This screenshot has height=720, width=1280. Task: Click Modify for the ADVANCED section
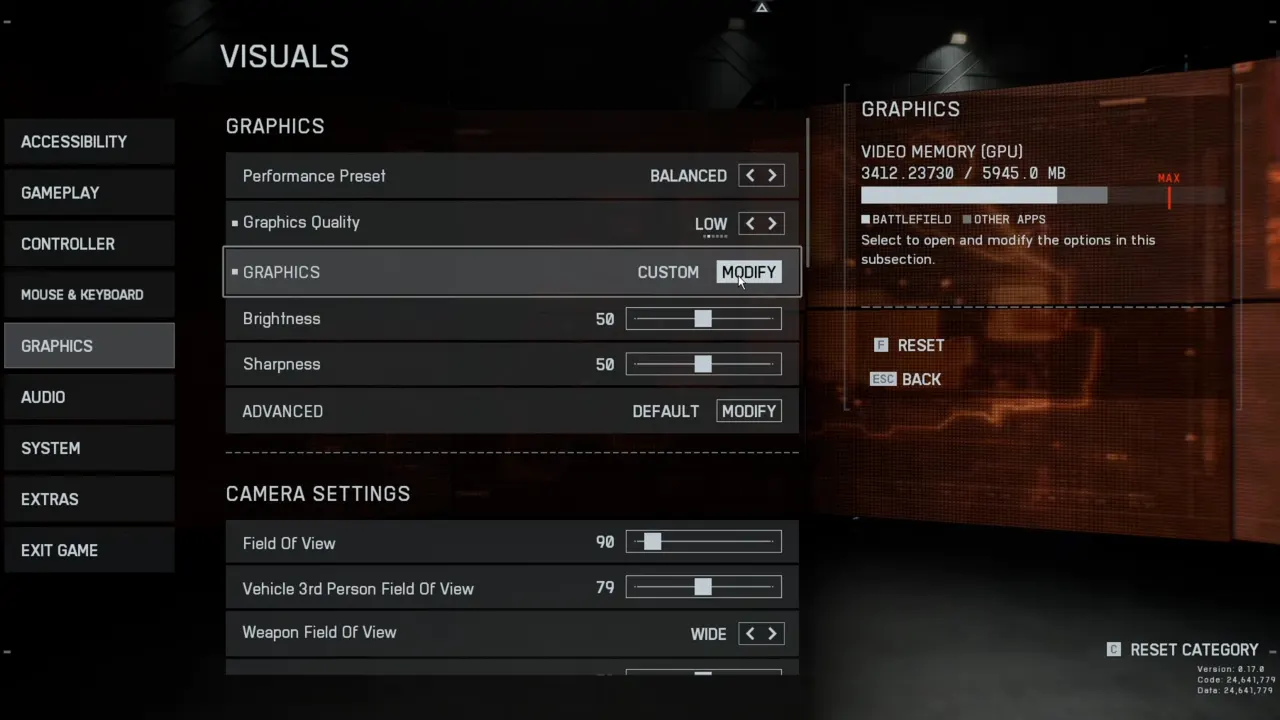[x=748, y=411]
